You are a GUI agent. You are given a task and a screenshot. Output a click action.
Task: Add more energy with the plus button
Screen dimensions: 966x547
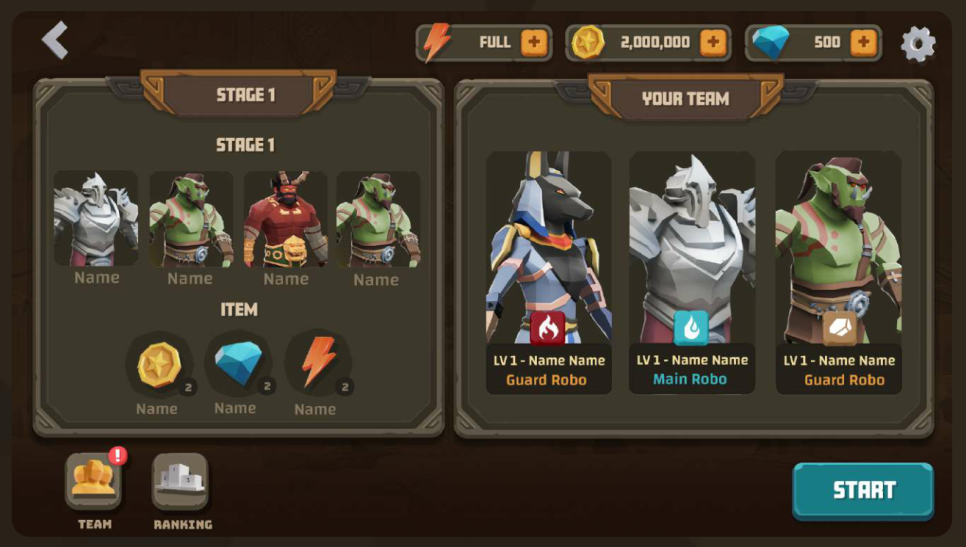534,43
